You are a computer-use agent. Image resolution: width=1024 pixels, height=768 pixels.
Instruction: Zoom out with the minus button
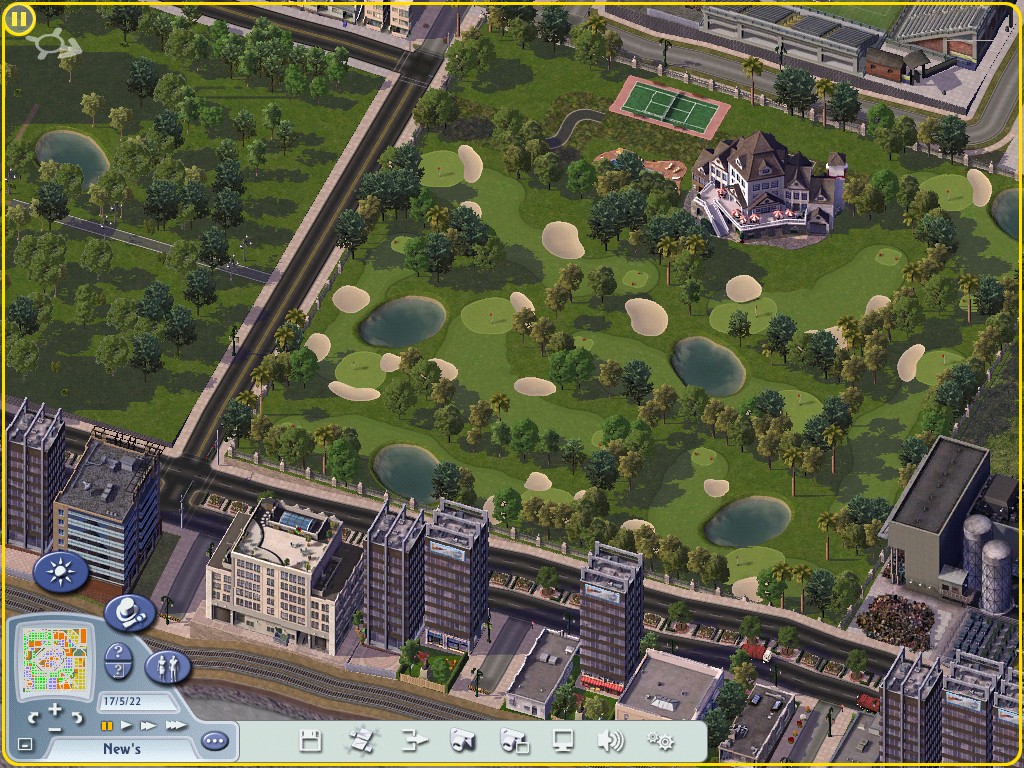(54, 729)
